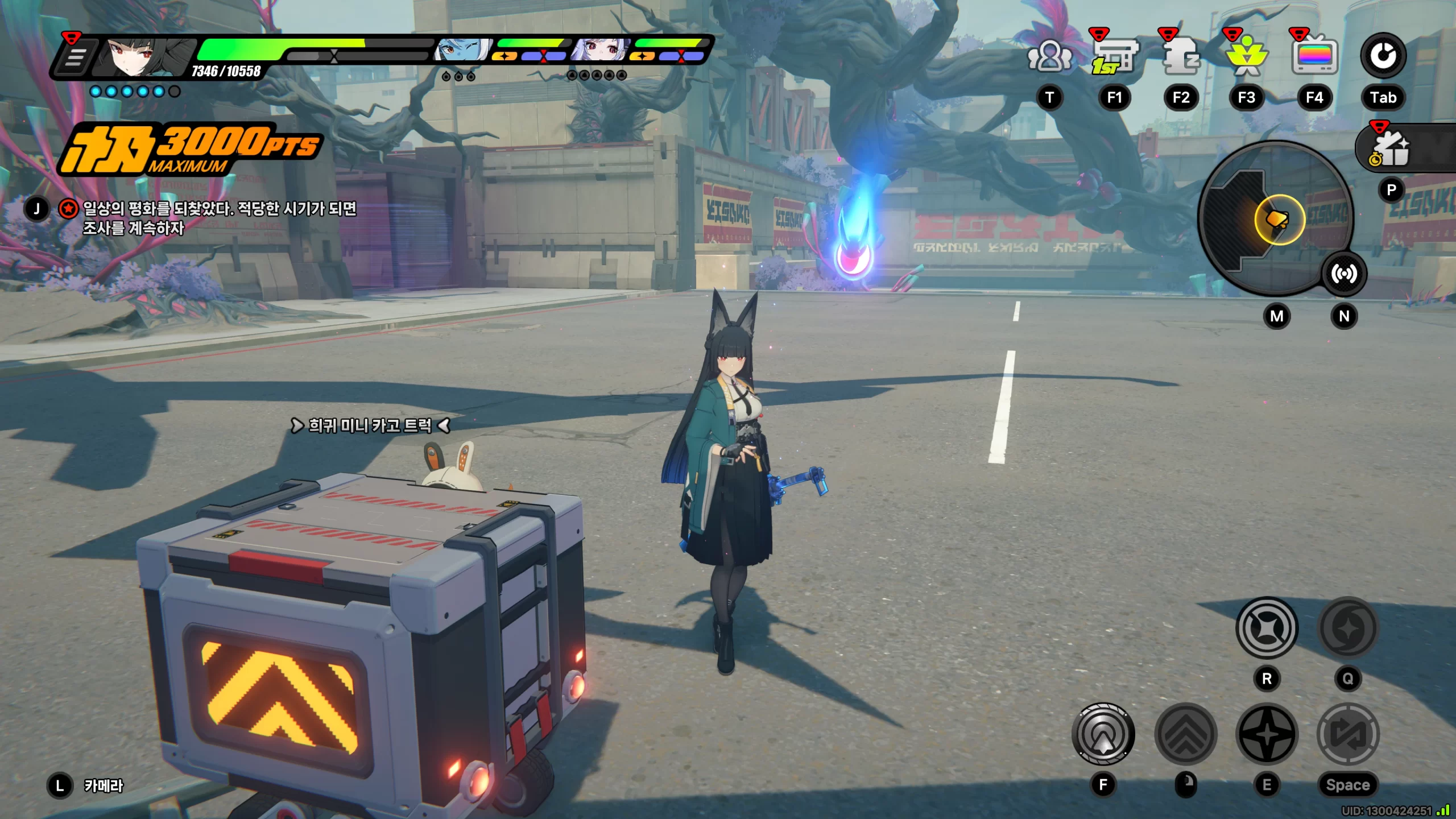Image resolution: width=1456 pixels, height=819 pixels.
Task: Activate the four-point star special skill
Action: click(x=1267, y=734)
